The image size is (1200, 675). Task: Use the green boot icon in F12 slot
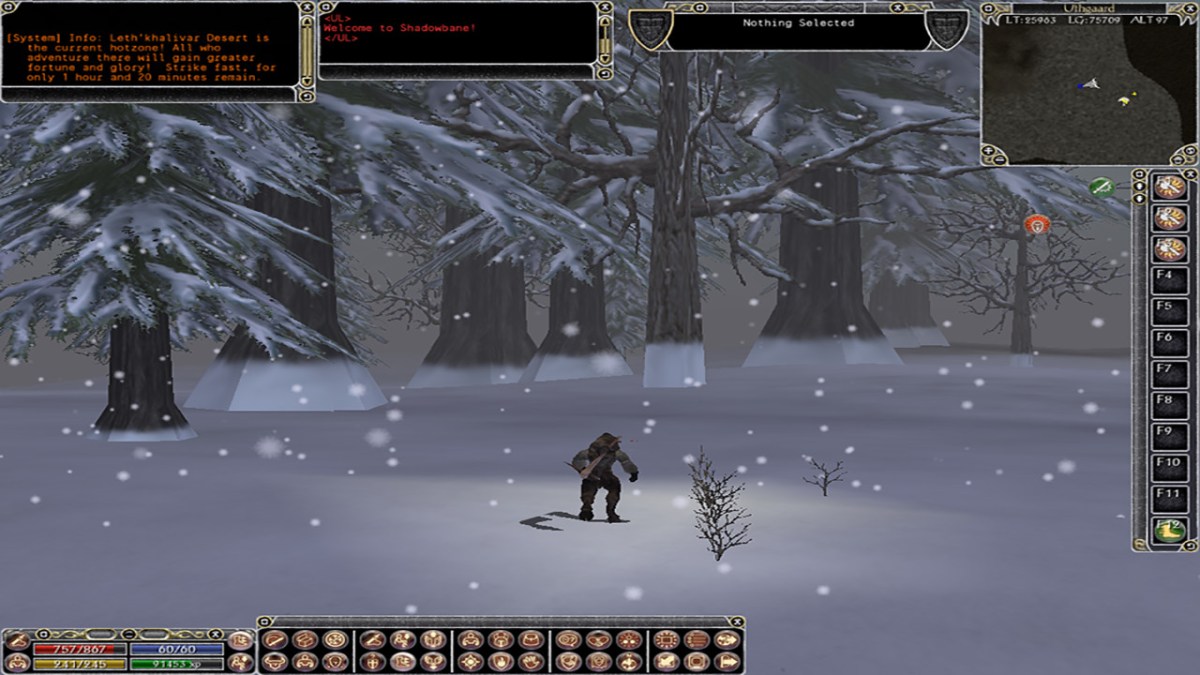pos(1168,531)
